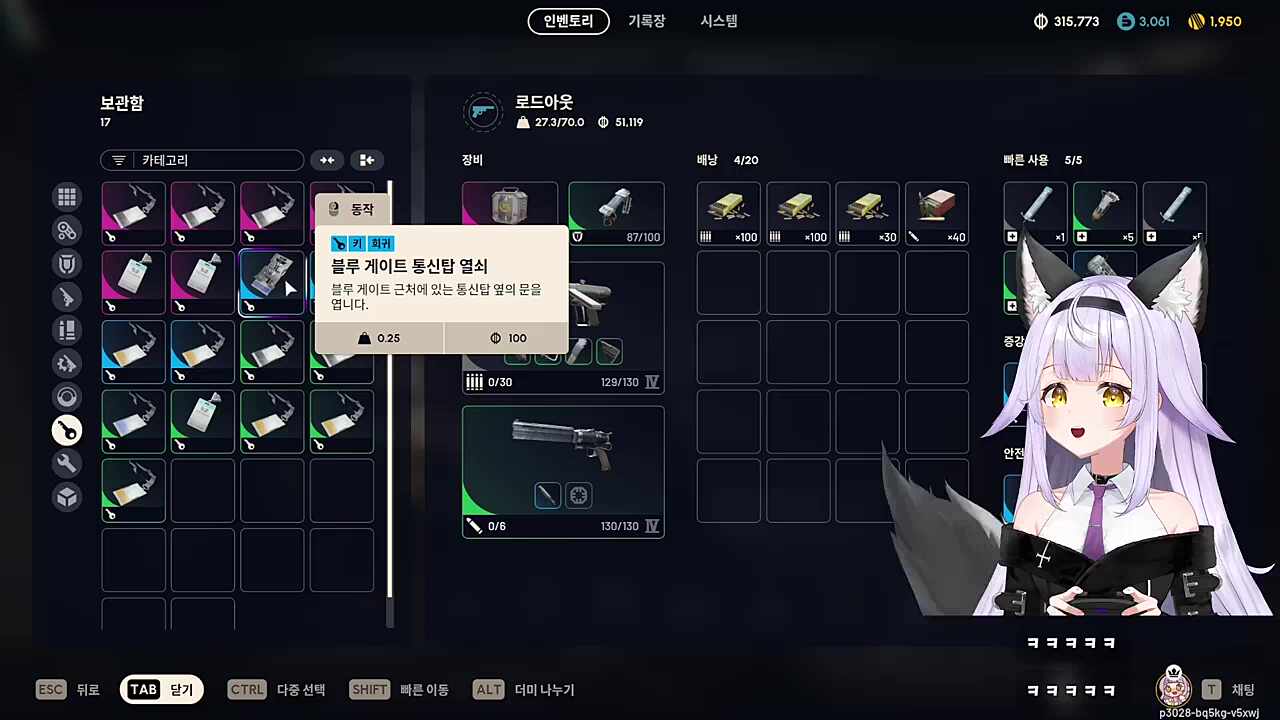Select the grid all-items category icon
Viewport: 1280px width, 720px height.
point(66,197)
